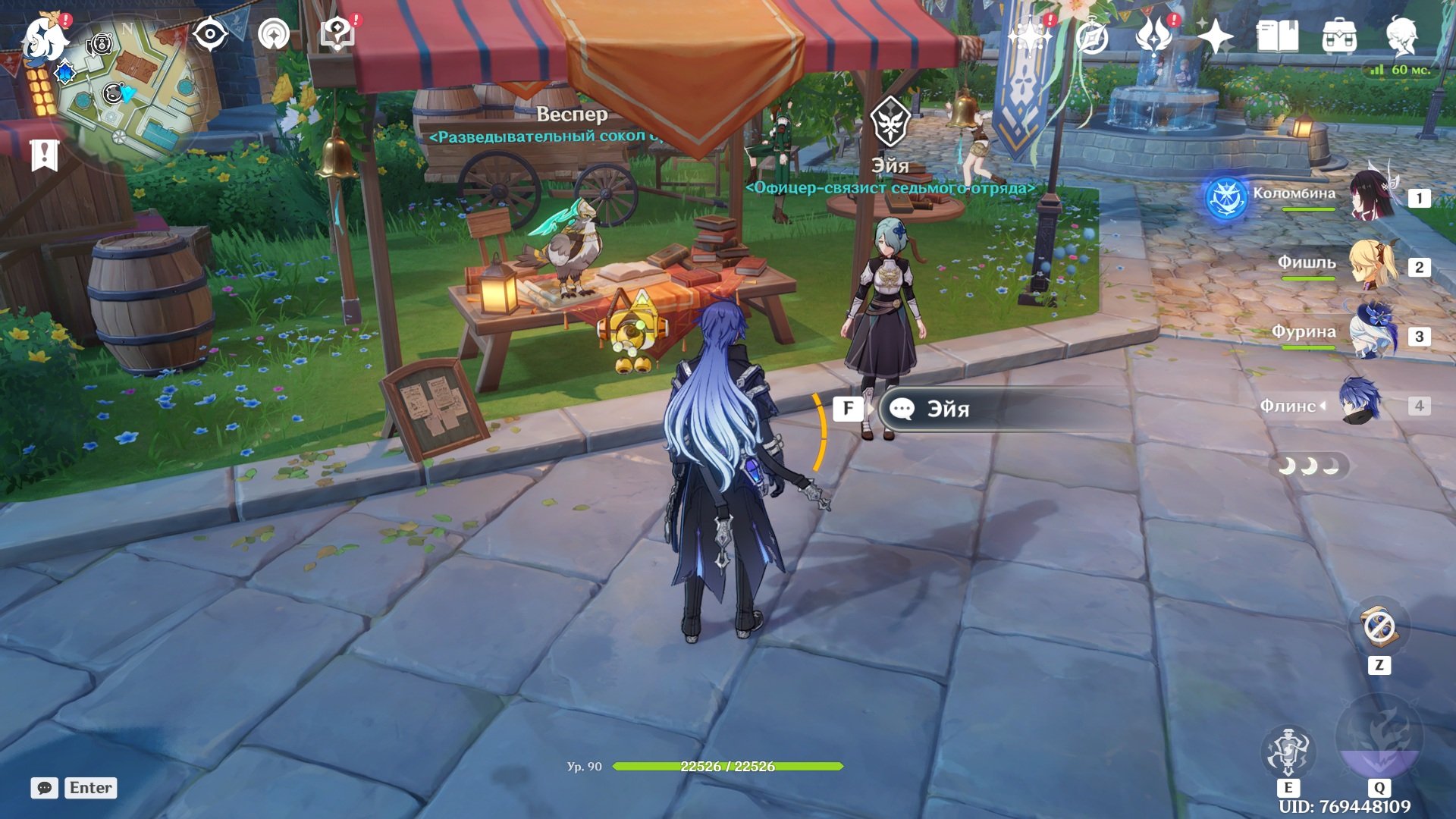The height and width of the screenshot is (819, 1456).
Task: Open the compass events icon
Action: click(1092, 36)
